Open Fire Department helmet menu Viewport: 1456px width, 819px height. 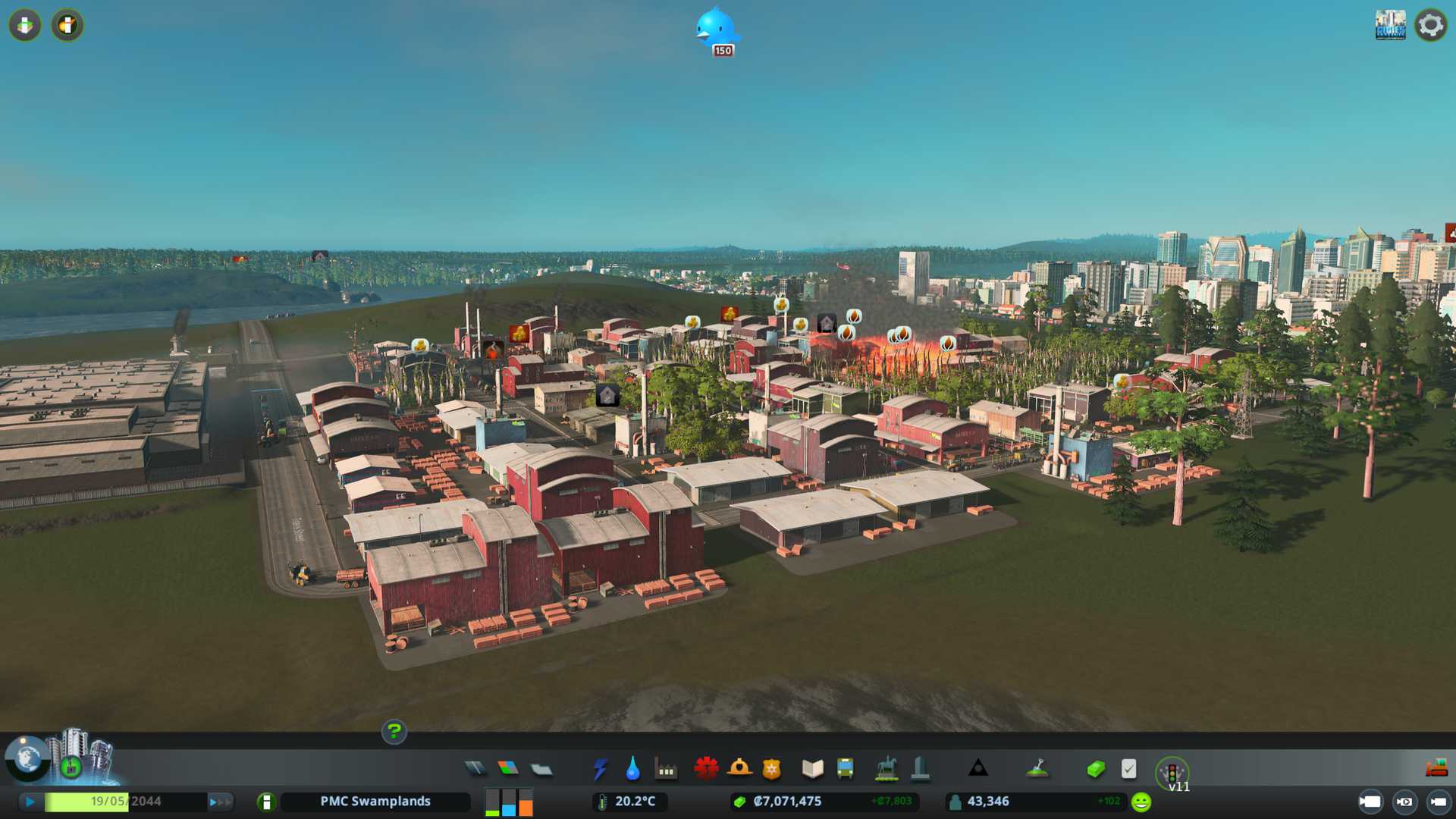[x=739, y=769]
